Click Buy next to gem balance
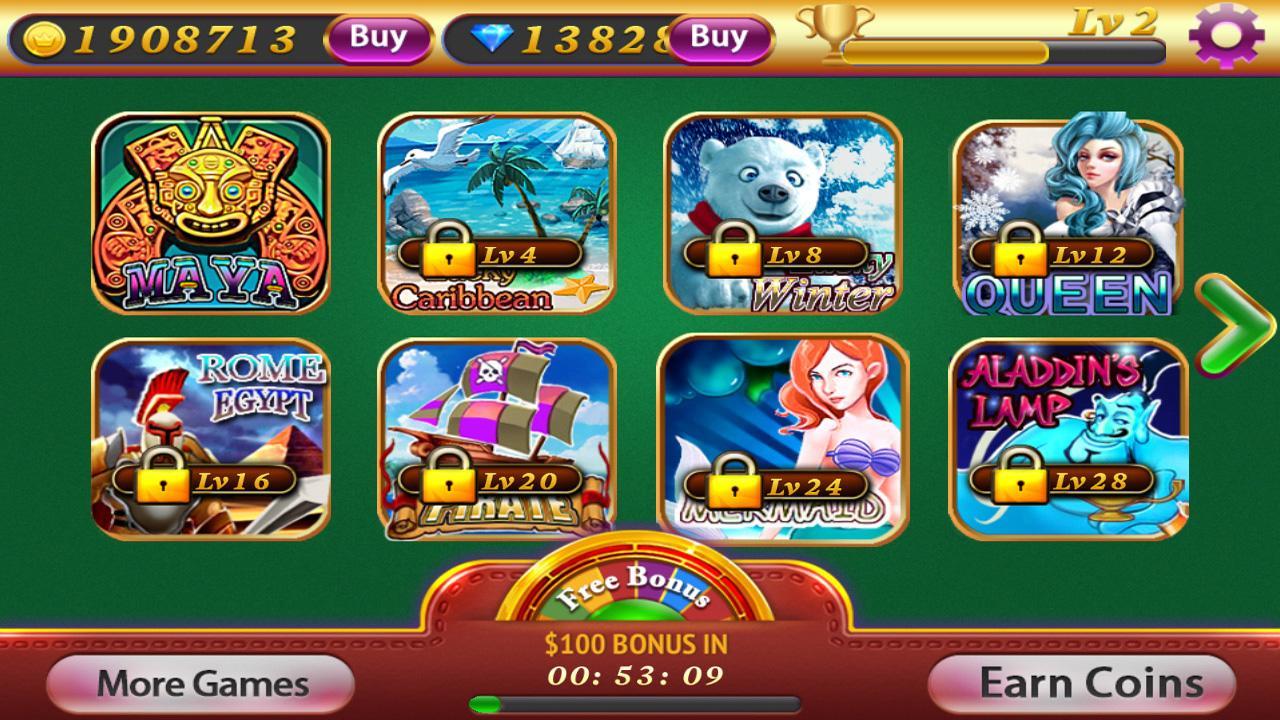This screenshot has height=720, width=1280. [718, 39]
